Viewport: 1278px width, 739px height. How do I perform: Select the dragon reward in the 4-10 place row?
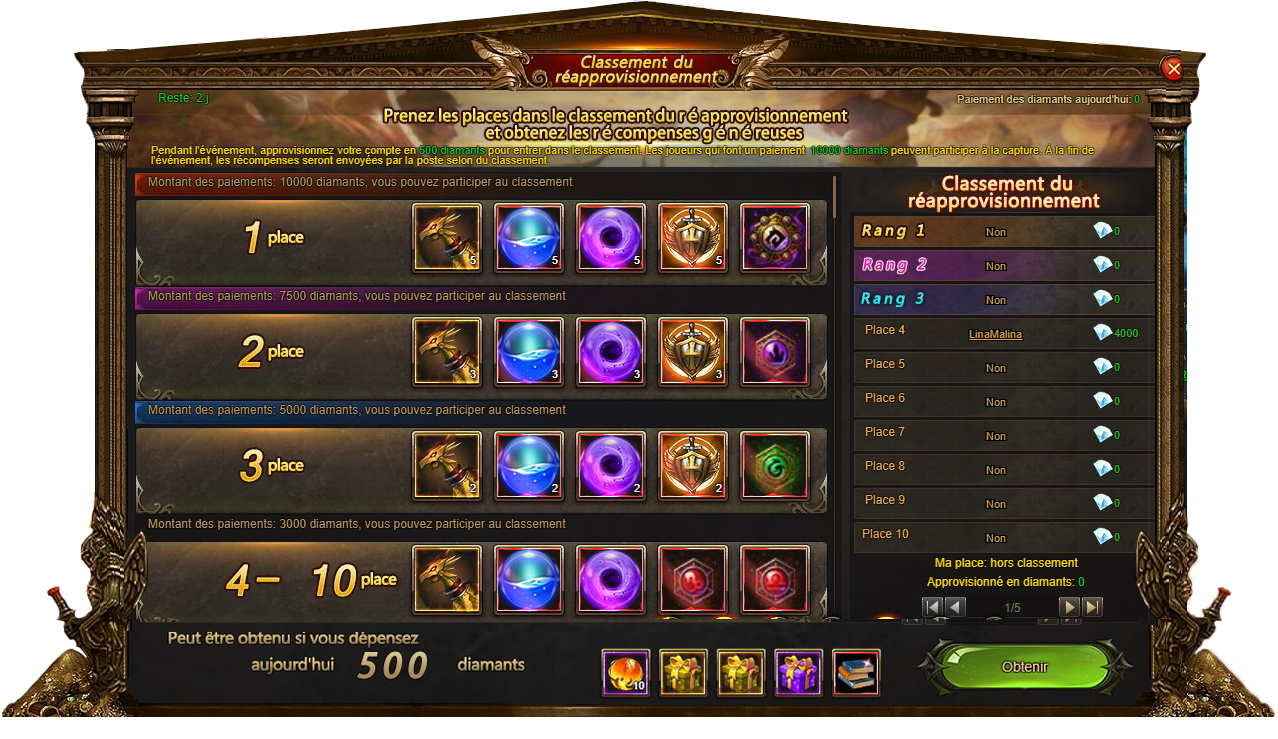click(x=447, y=579)
